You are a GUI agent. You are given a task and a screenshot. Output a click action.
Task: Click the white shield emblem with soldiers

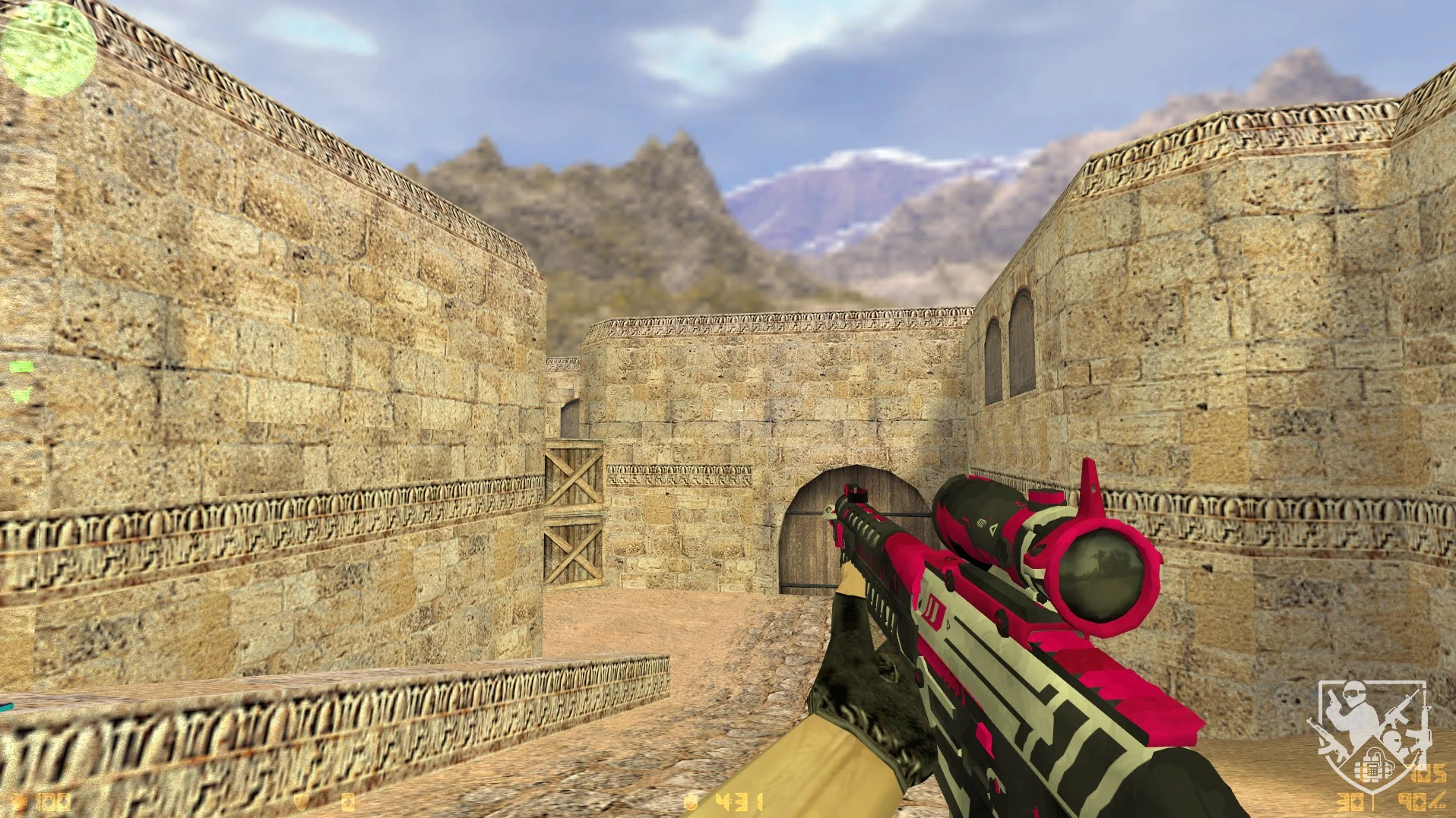(x=1370, y=734)
